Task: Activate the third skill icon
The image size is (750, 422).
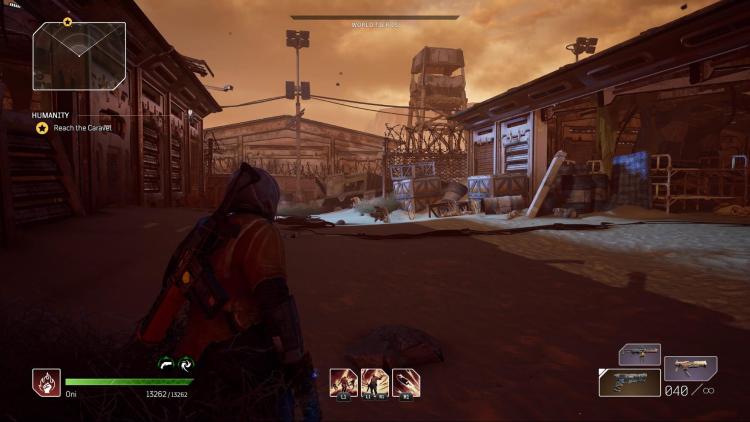Action: coord(406,383)
